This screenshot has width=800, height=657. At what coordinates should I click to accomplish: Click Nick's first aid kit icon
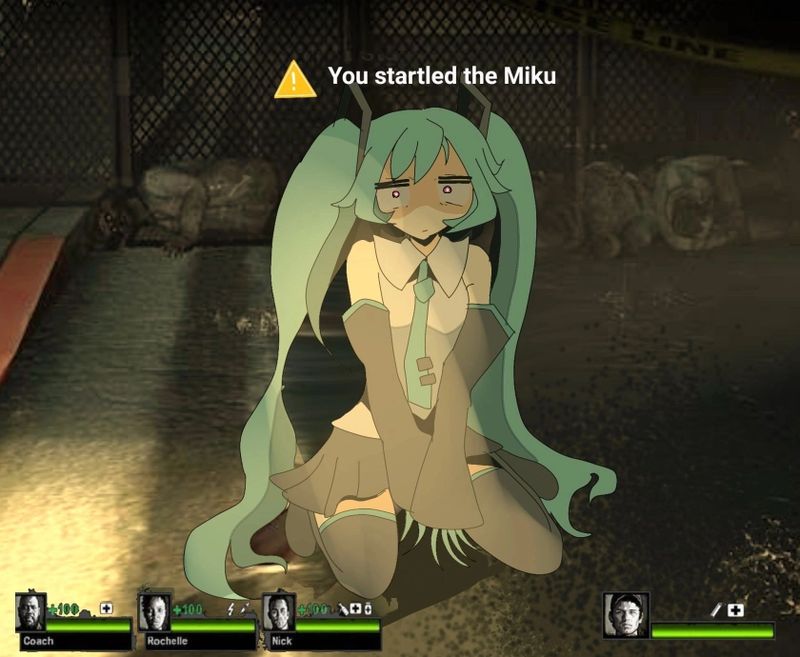(354, 608)
